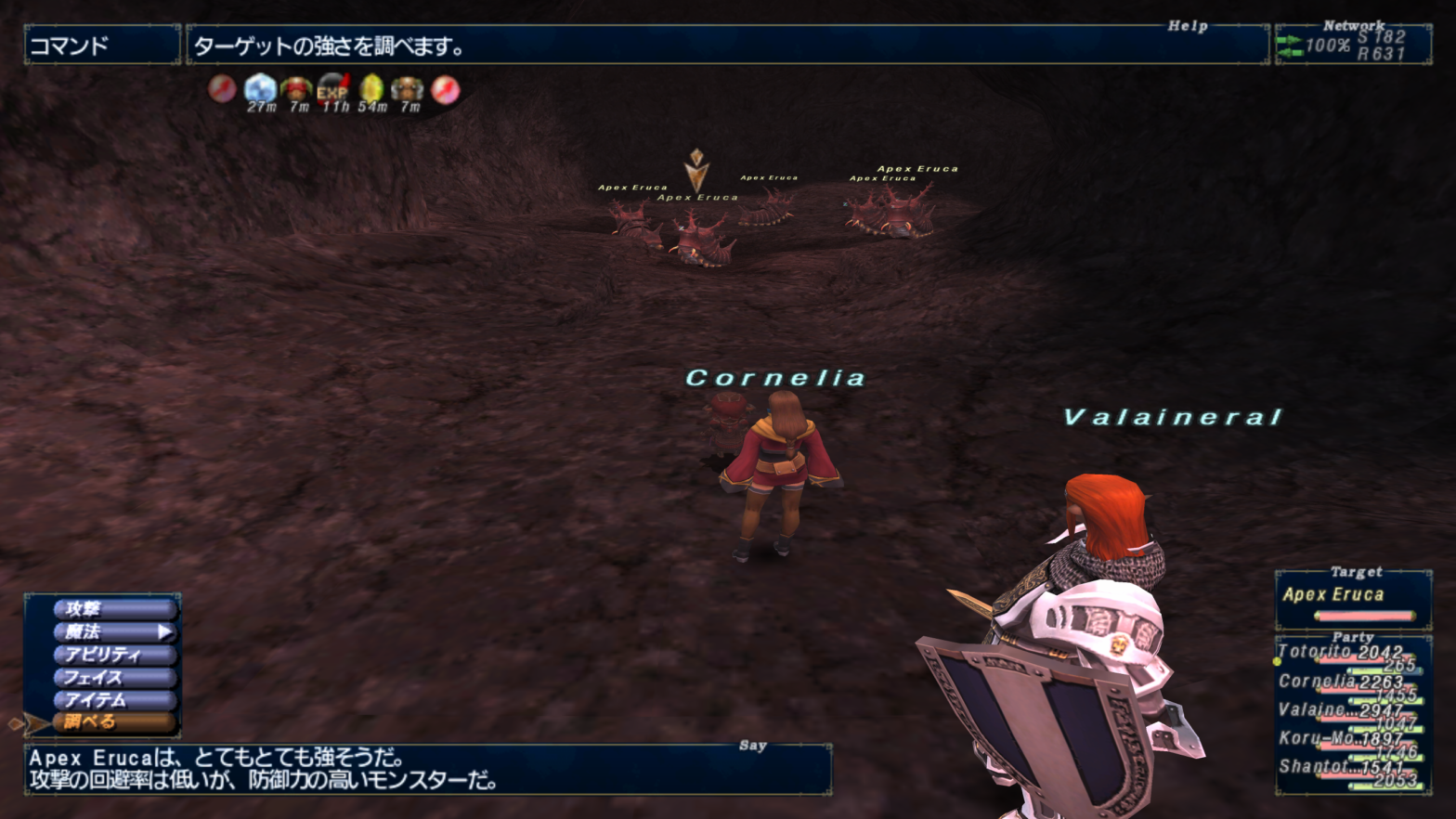Click the yellow-green gem status icon
Viewport: 1456px width, 819px height.
click(x=371, y=89)
